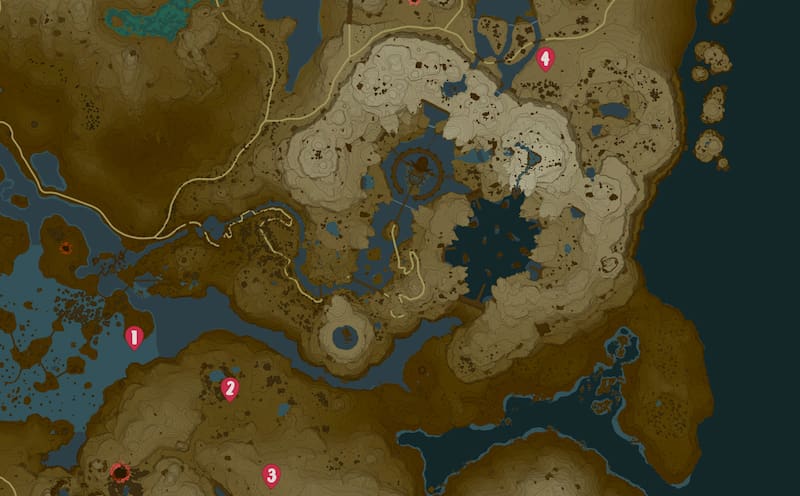800x496 pixels.
Task: Select map marker number 1
Action: (x=134, y=337)
